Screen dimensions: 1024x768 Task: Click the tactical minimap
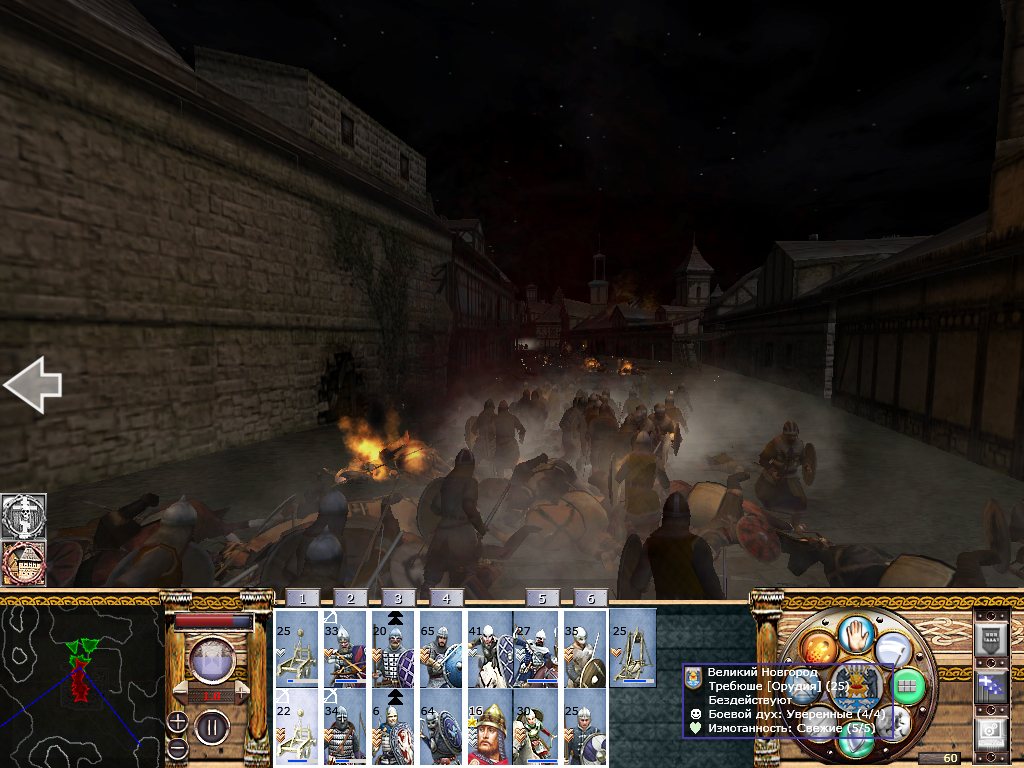81,681
